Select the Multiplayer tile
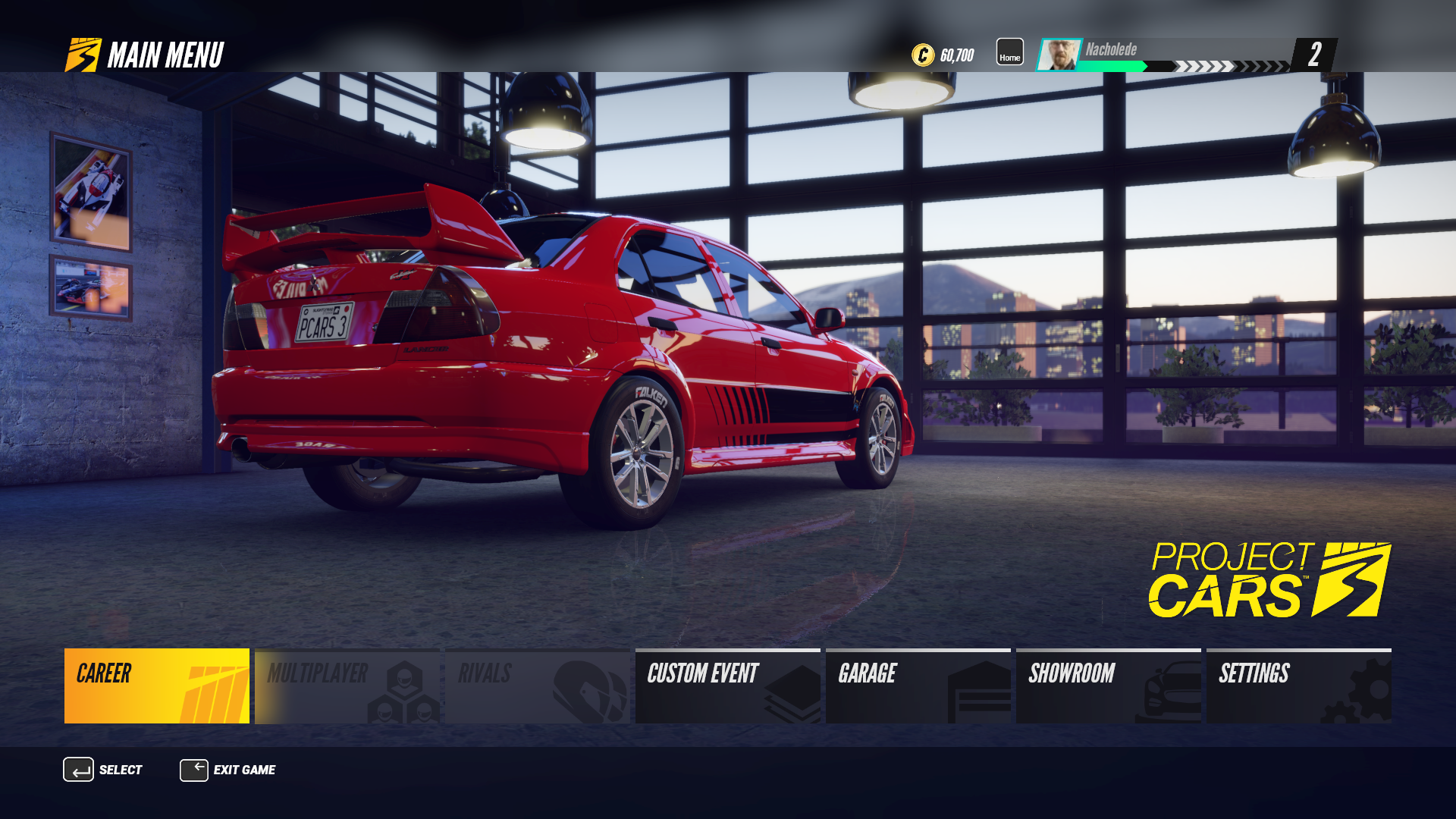1456x819 pixels. pos(347,686)
